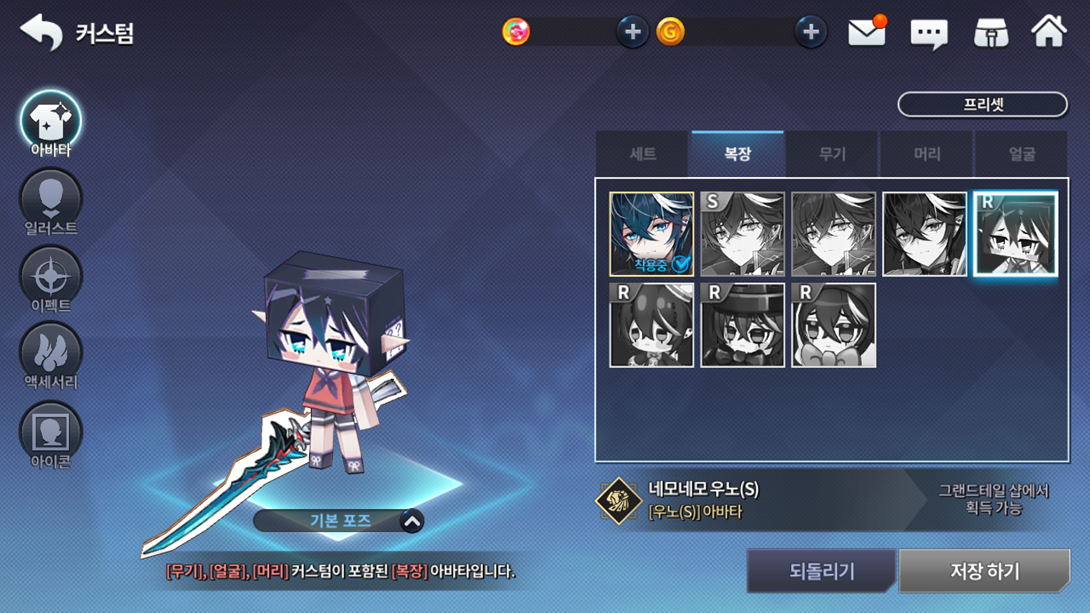Open the 아이콘 category
This screenshot has width=1090, height=613.
coord(51,434)
